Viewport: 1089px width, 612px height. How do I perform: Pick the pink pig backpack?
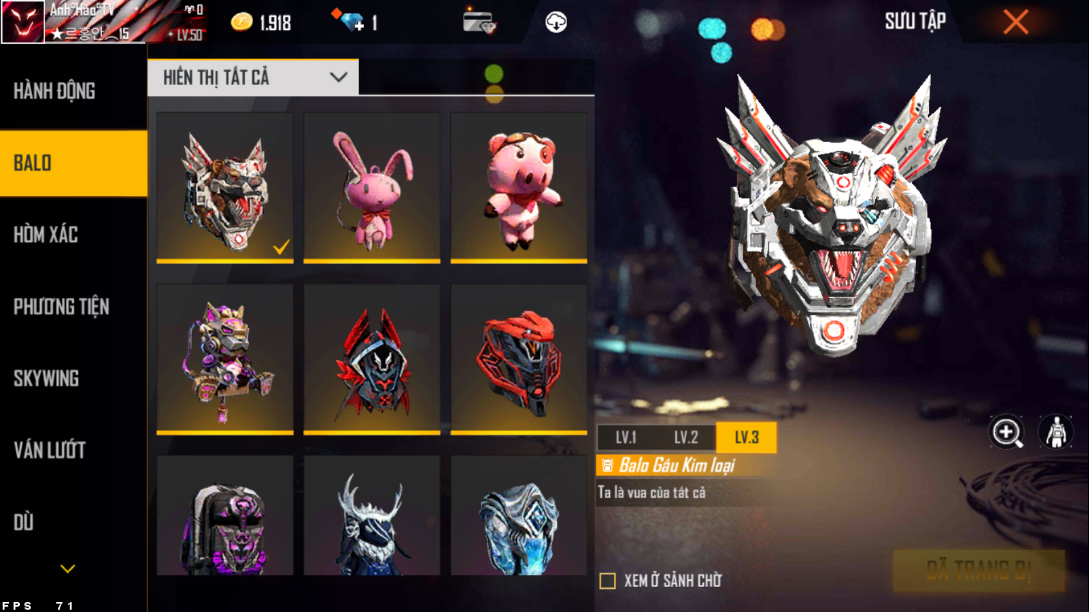tap(518, 187)
